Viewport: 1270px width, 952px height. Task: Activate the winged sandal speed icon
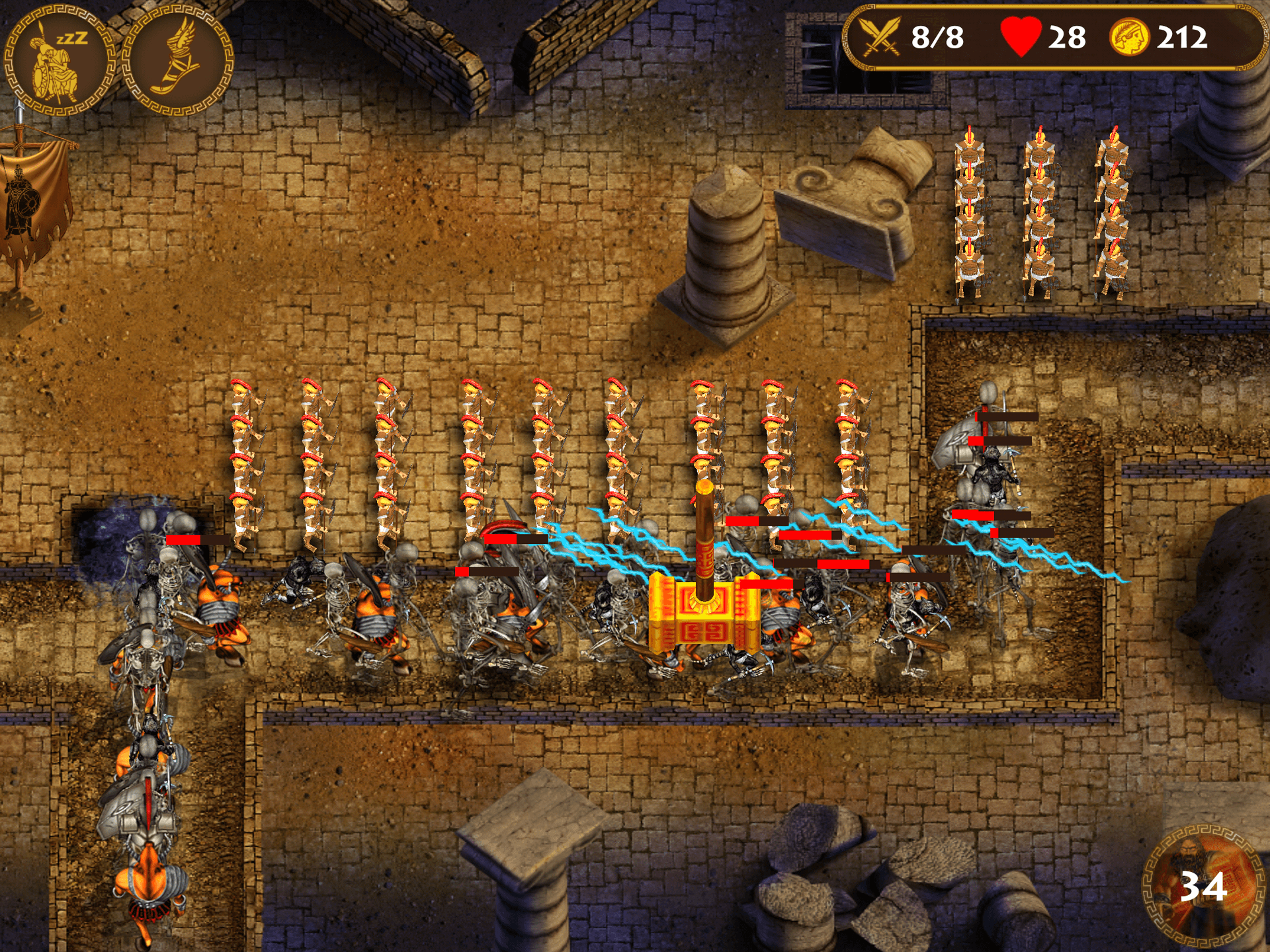178,61
